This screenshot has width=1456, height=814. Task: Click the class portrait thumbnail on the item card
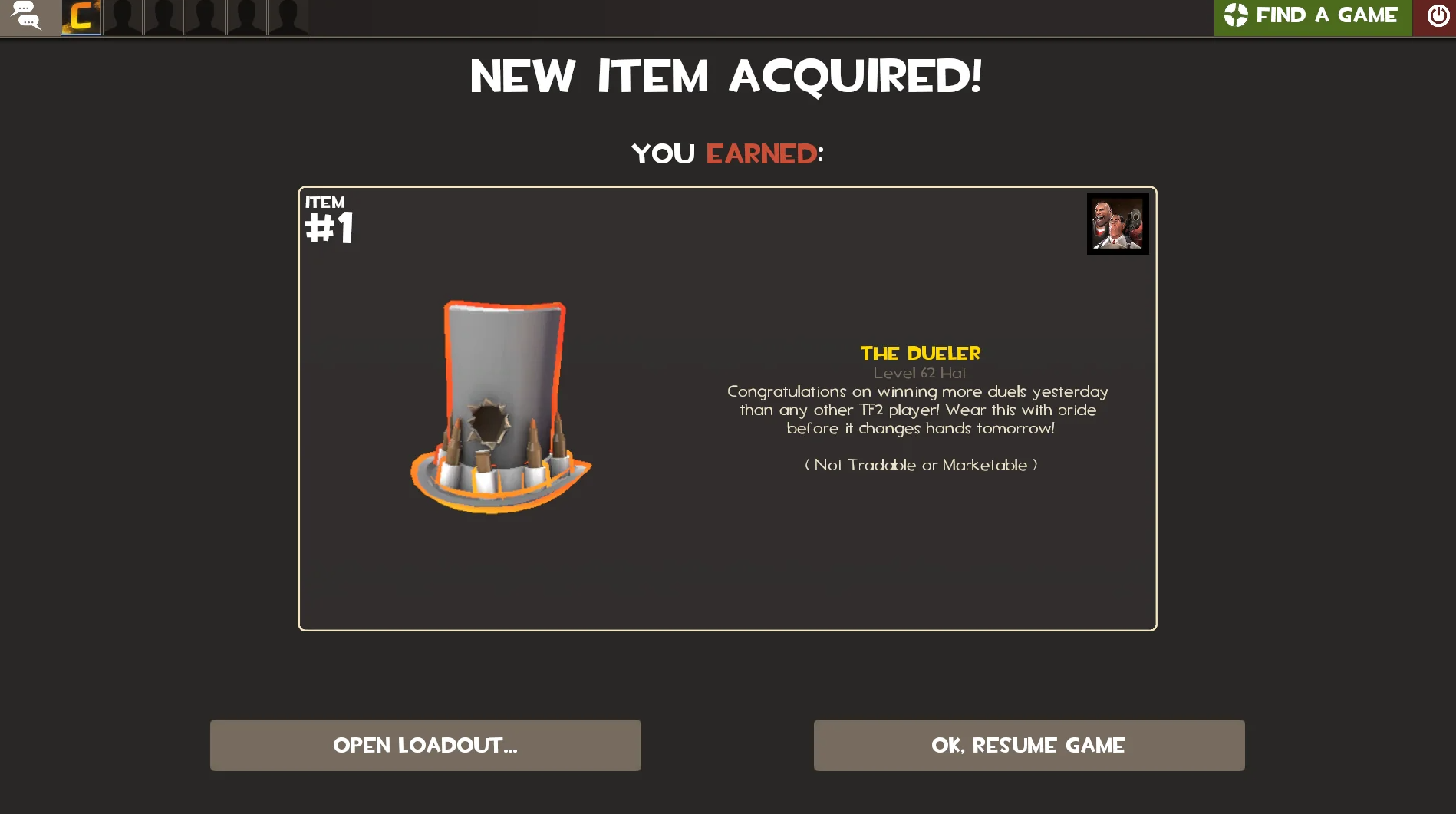(x=1117, y=224)
